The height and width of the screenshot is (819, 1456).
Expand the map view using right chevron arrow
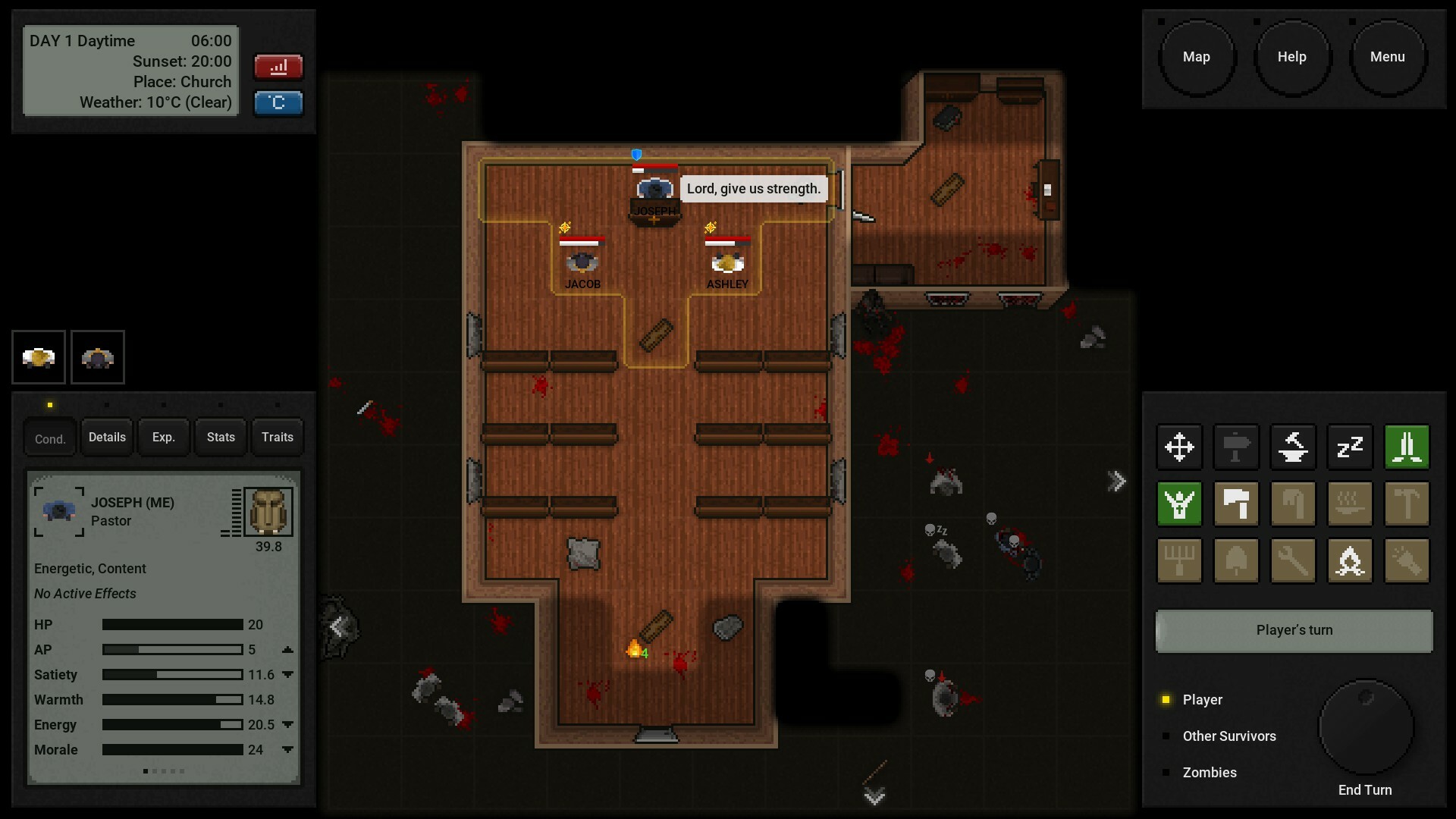pos(1117,479)
